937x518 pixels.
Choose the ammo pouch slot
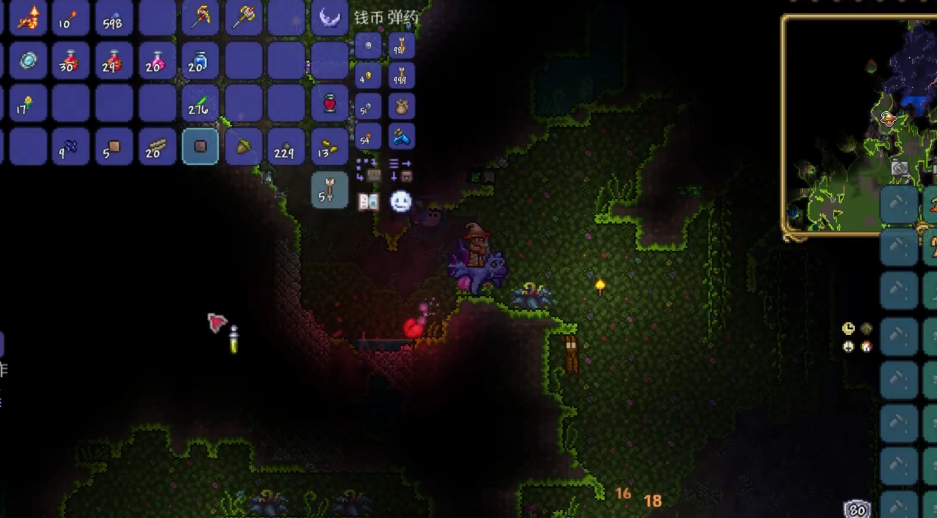(x=401, y=106)
